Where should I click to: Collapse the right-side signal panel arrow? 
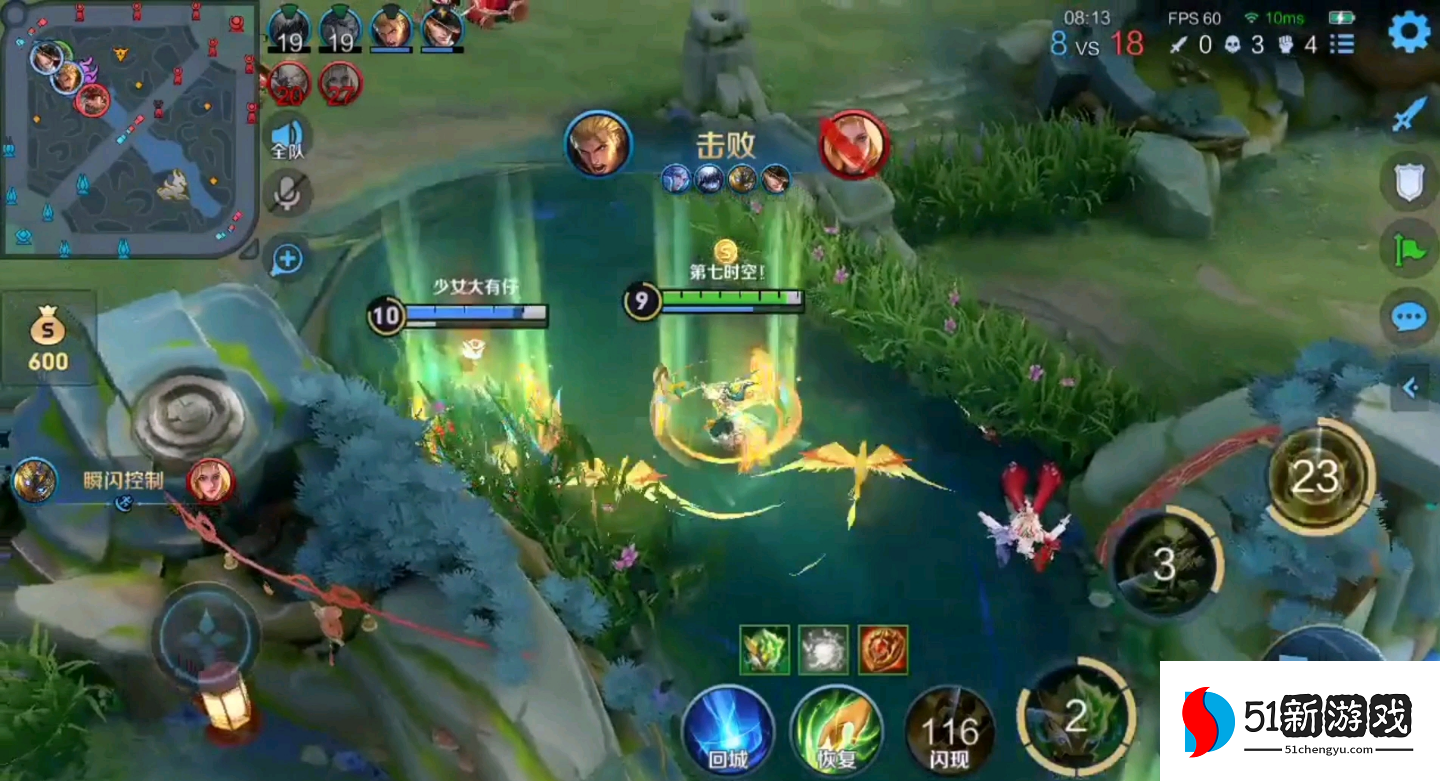coord(1410,387)
